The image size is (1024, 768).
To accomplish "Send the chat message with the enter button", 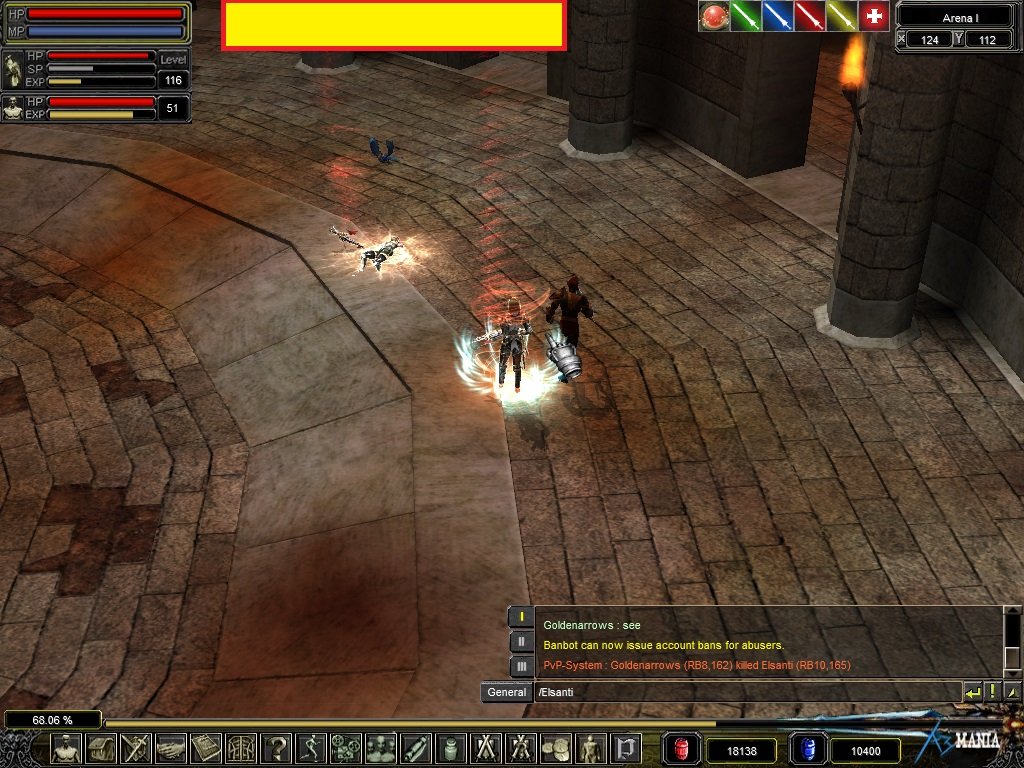I will [x=972, y=692].
